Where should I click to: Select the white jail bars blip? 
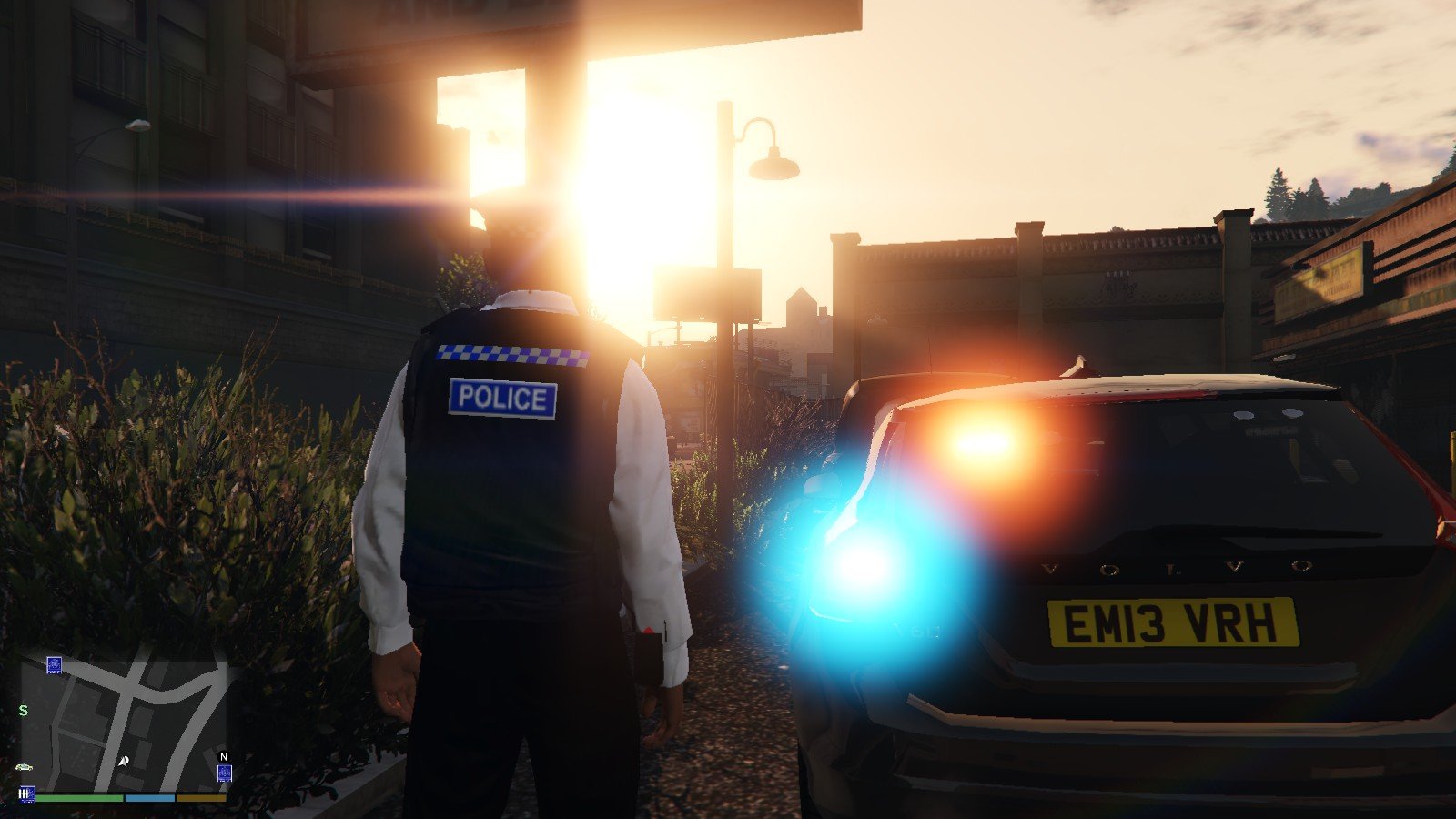(x=26, y=794)
